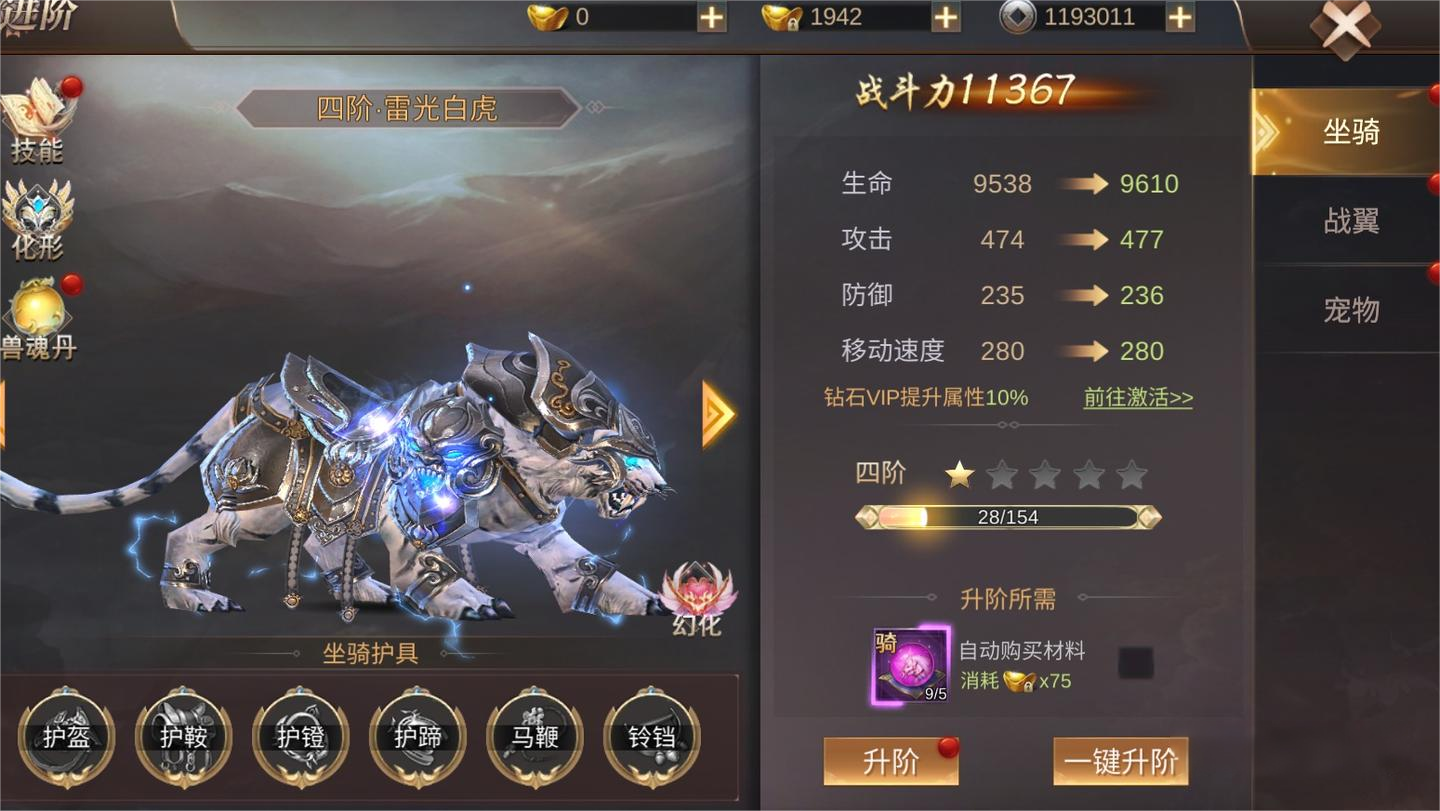Open the 战翼 tab
The width and height of the screenshot is (1440, 811).
point(1350,221)
